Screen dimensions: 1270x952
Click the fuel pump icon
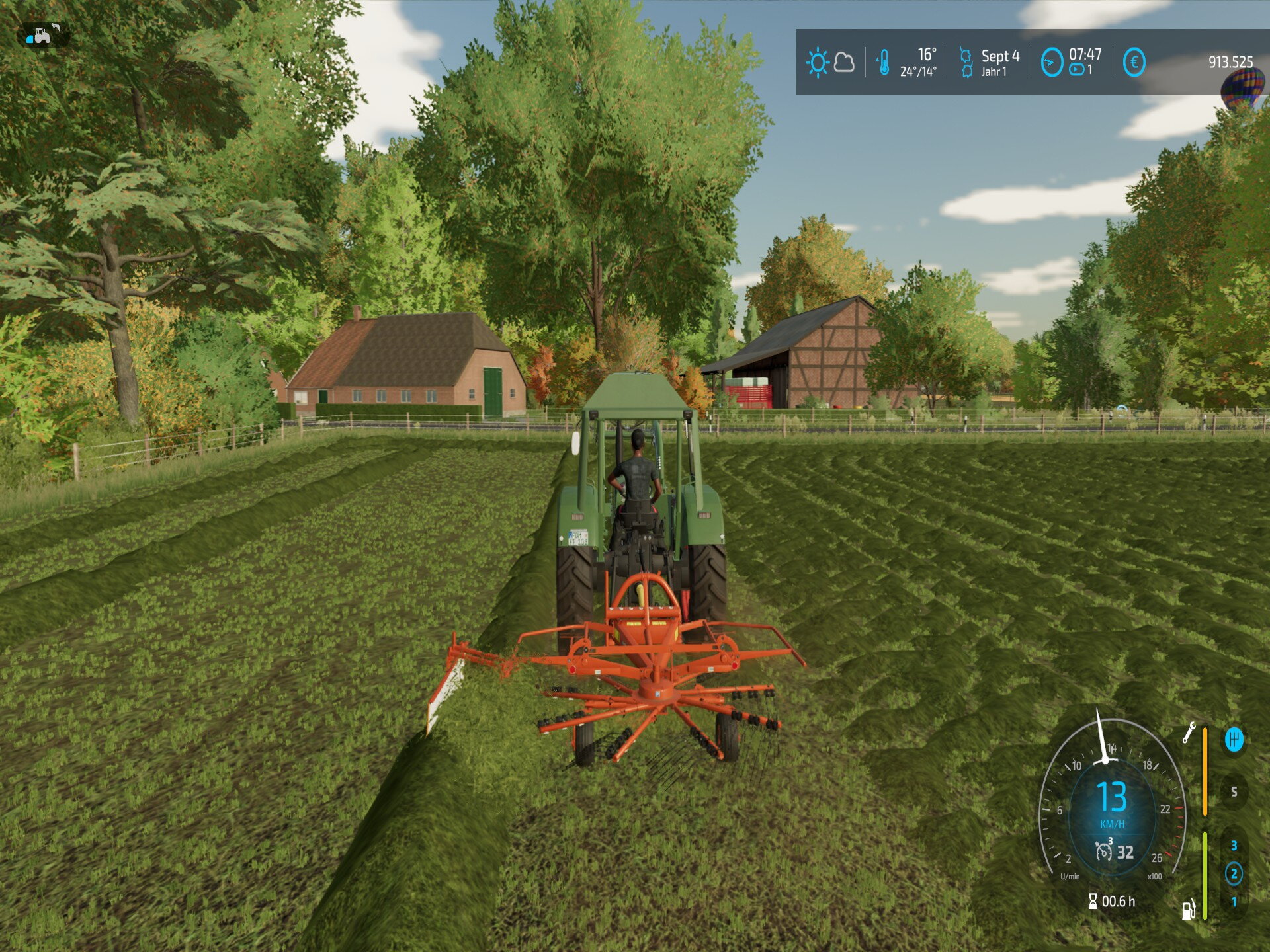click(1189, 910)
